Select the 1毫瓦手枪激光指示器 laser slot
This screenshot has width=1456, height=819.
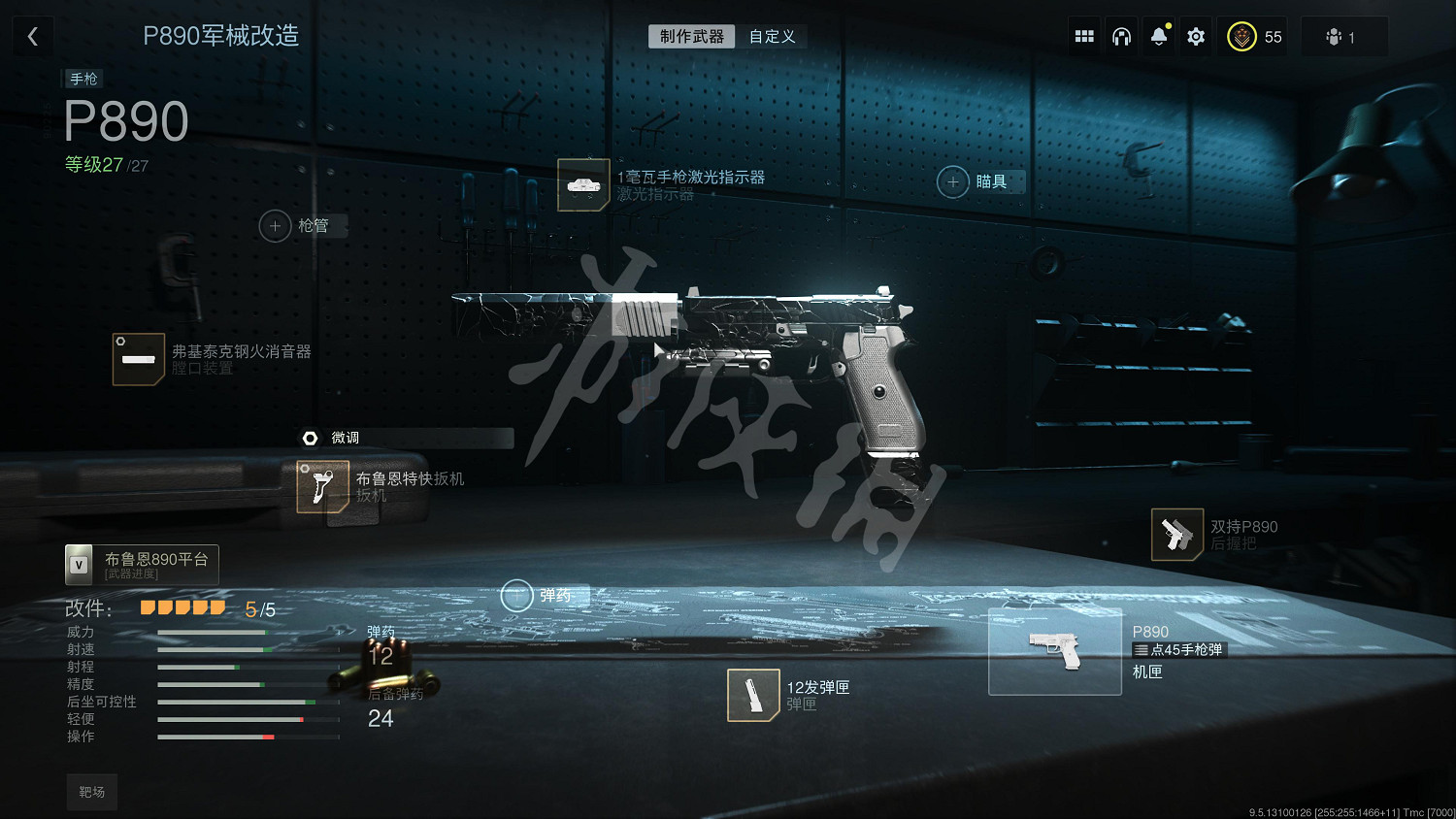pyautogui.click(x=583, y=184)
